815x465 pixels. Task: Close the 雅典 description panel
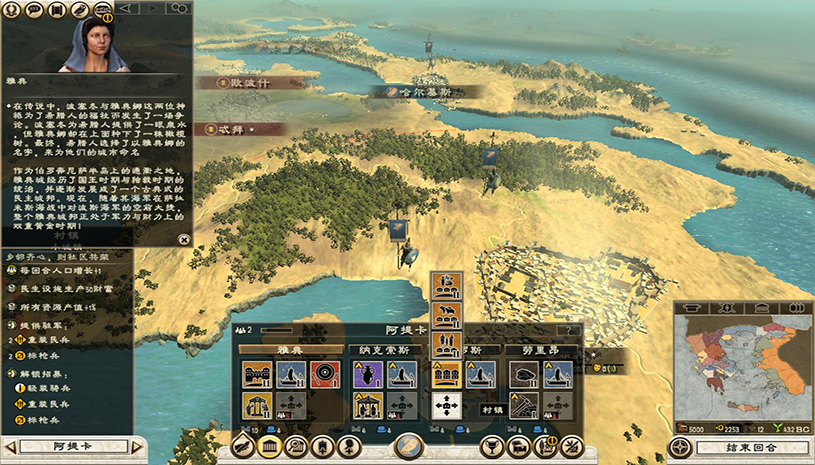[183, 239]
